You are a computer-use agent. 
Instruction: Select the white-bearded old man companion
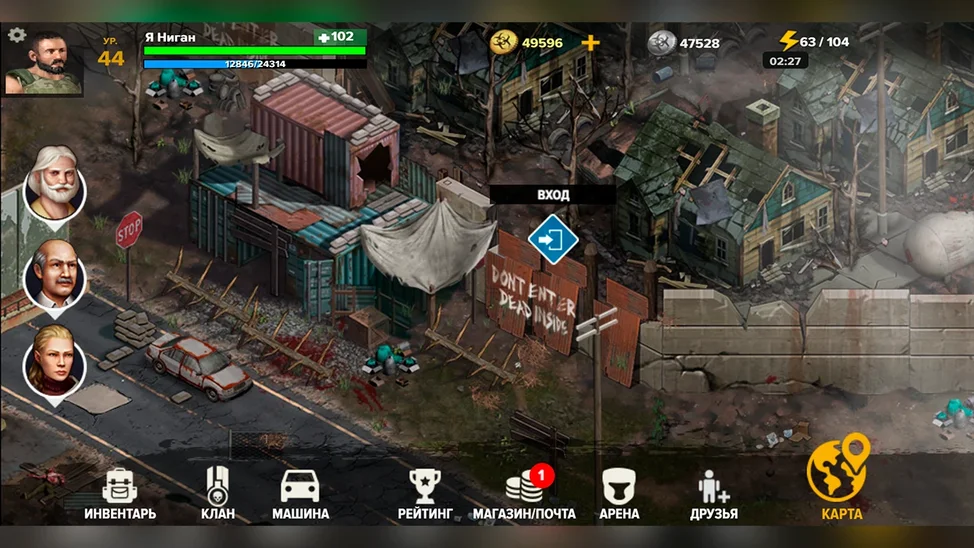(x=55, y=184)
